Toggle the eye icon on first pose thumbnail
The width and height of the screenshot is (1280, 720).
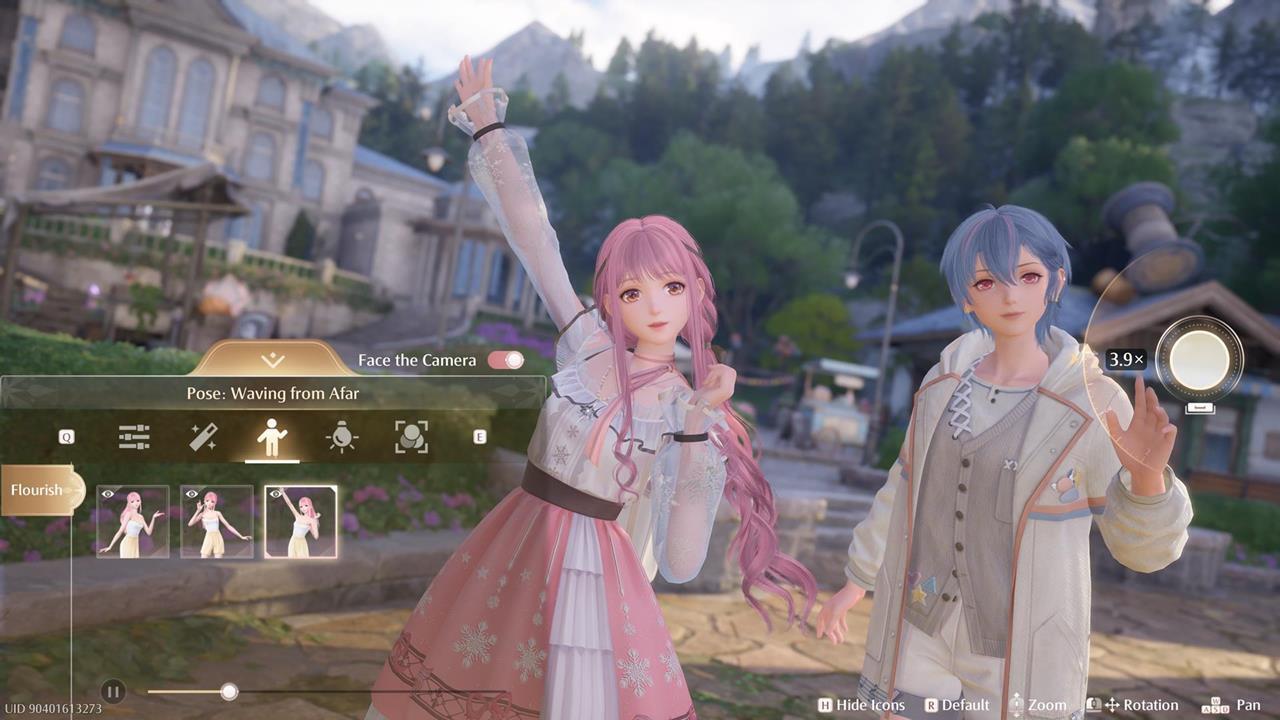108,493
